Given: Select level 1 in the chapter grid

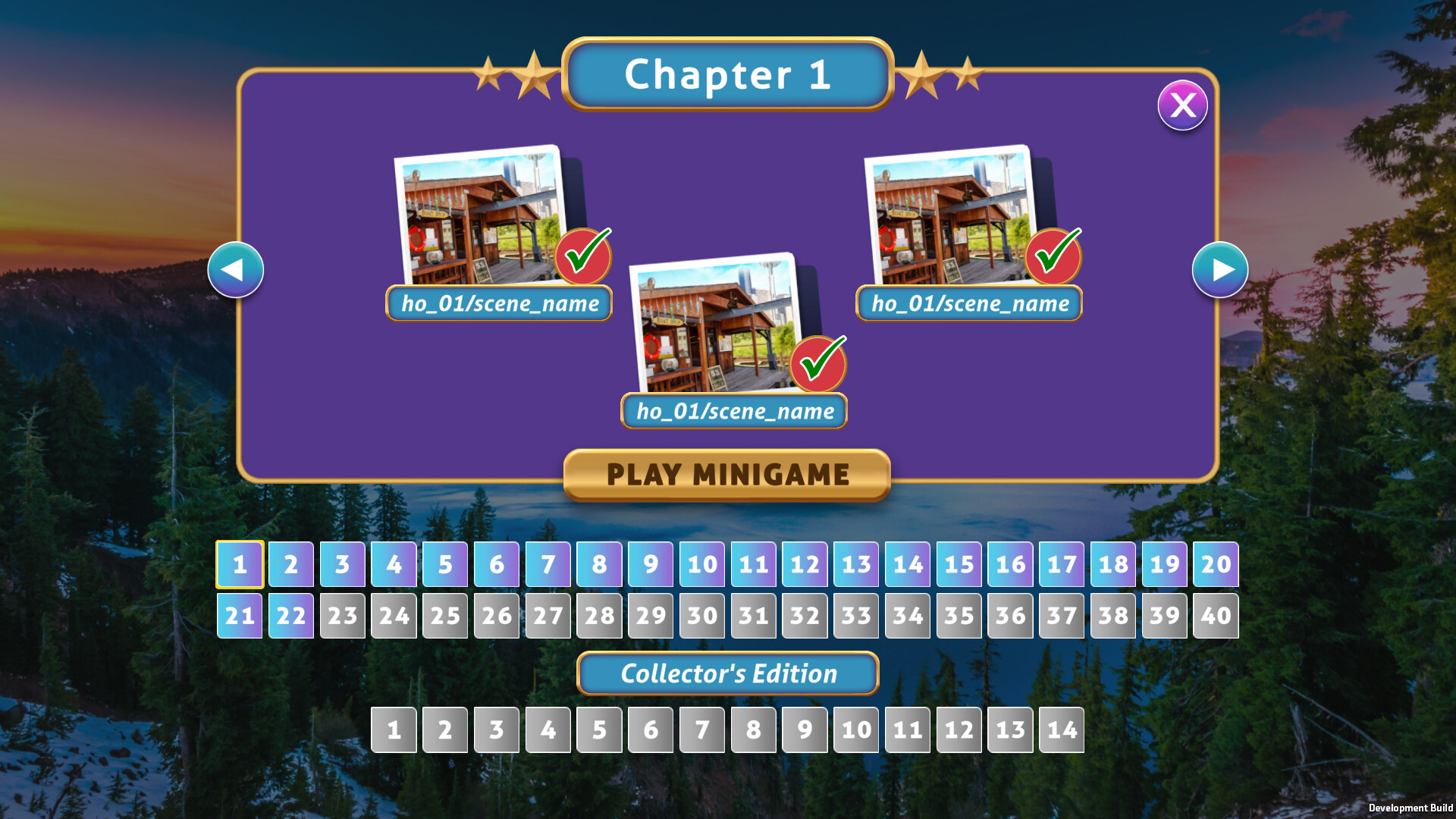Looking at the screenshot, I should [240, 564].
